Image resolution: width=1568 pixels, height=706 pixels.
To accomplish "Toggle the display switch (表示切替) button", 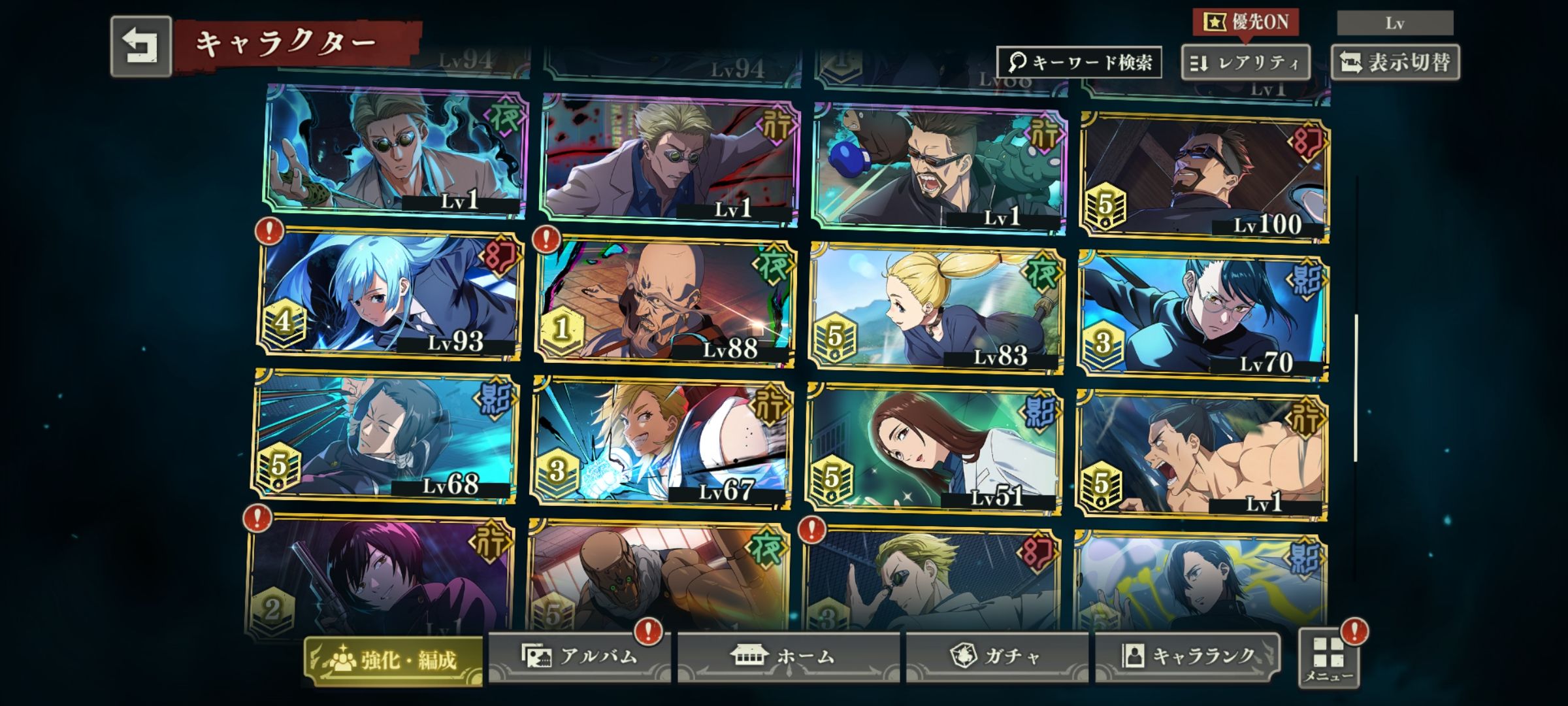I will tap(1395, 63).
